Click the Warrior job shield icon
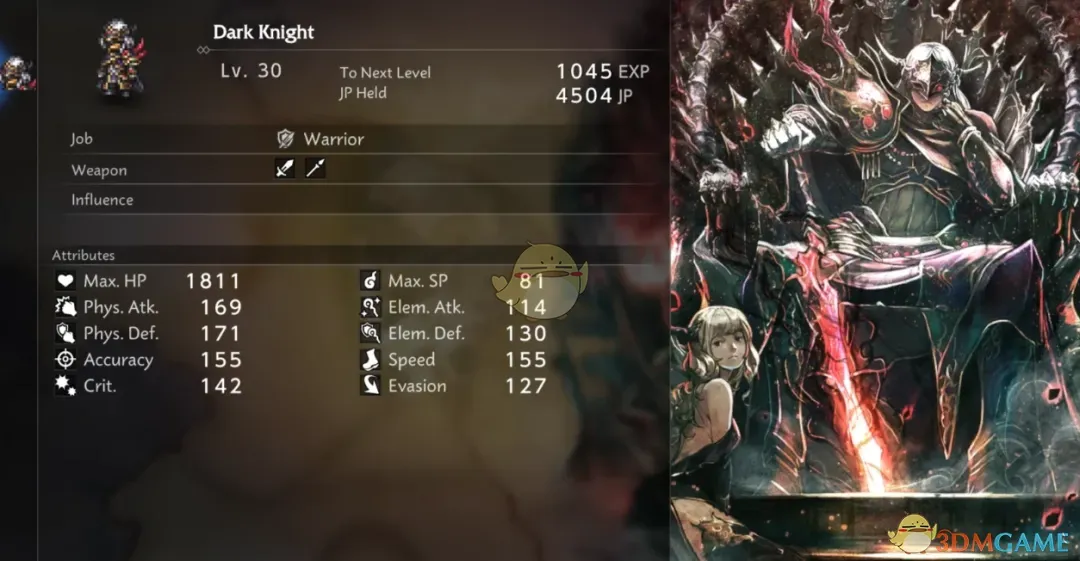Viewport: 1080px width, 561px height. click(x=286, y=139)
